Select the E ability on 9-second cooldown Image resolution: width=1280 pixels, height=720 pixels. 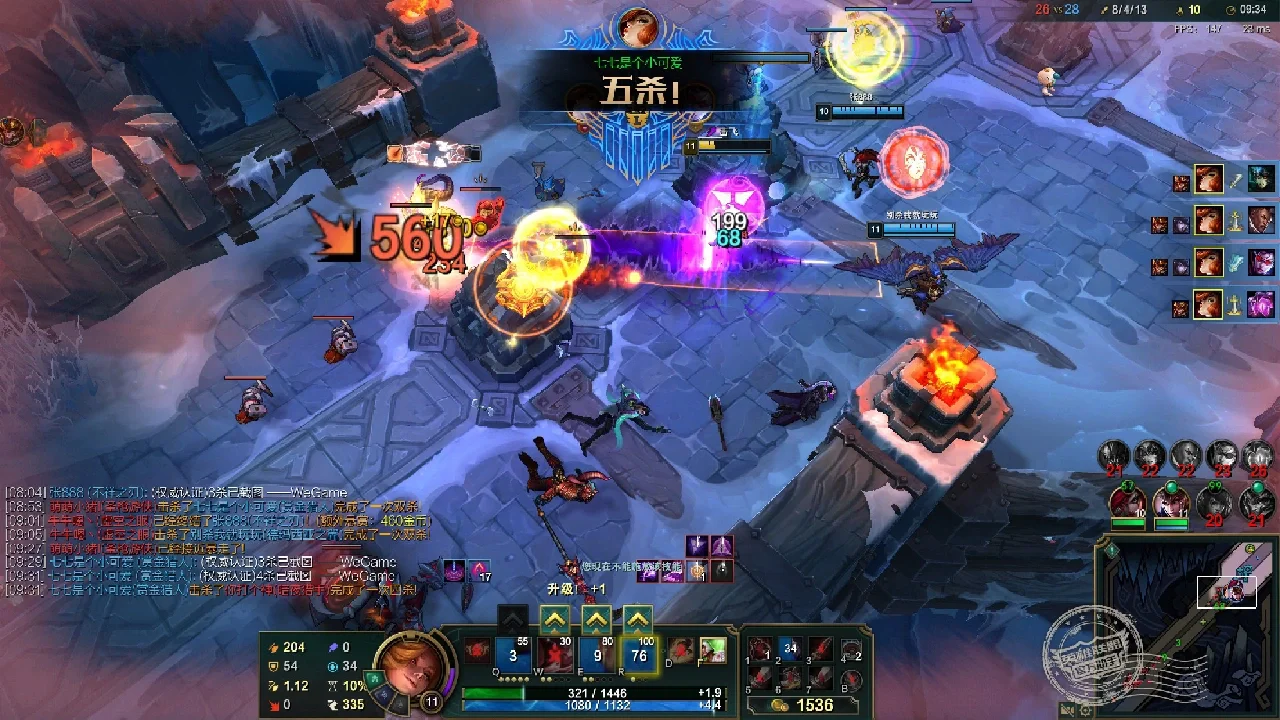597,655
